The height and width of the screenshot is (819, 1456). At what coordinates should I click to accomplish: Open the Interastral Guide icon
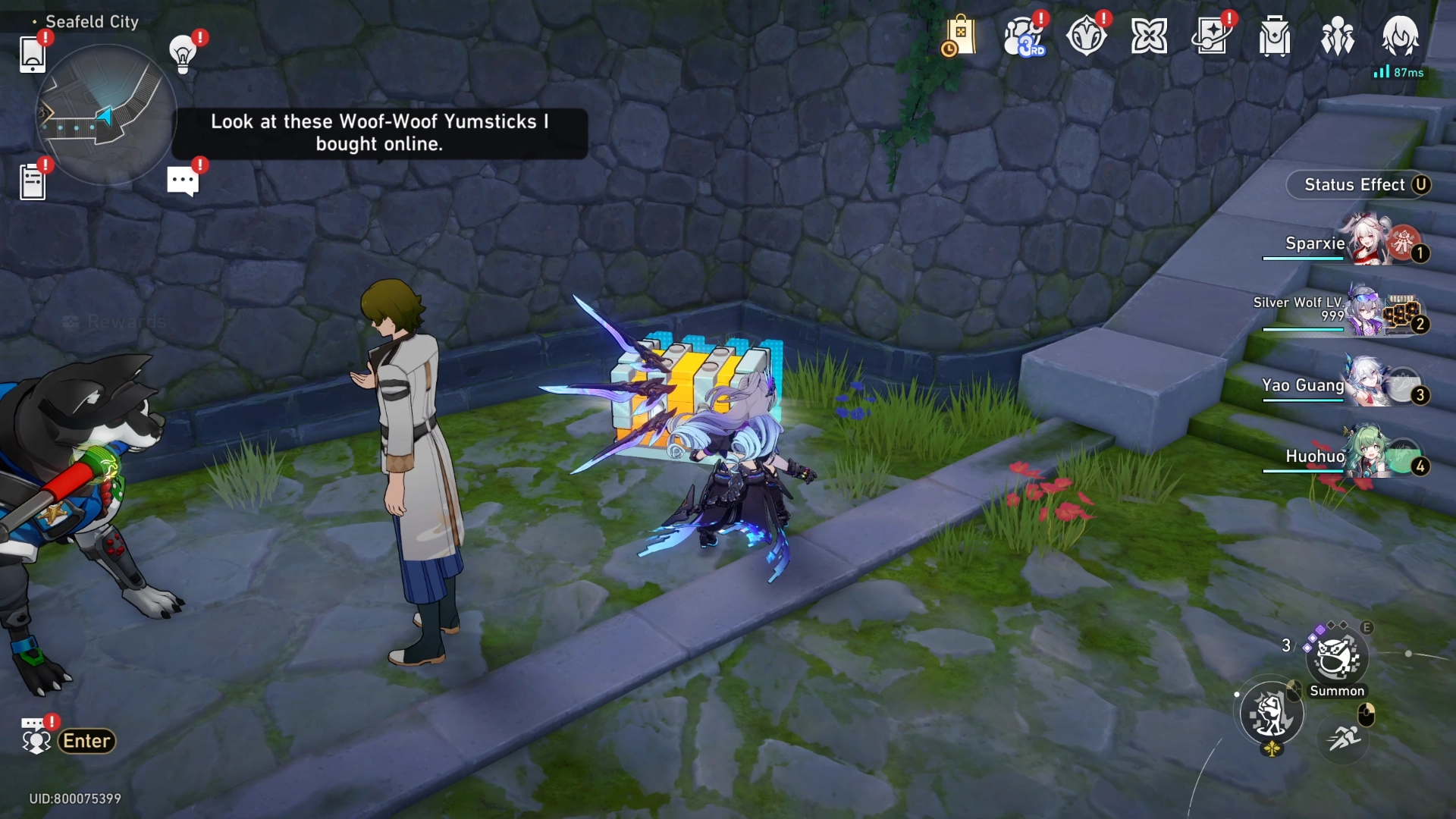click(1150, 34)
